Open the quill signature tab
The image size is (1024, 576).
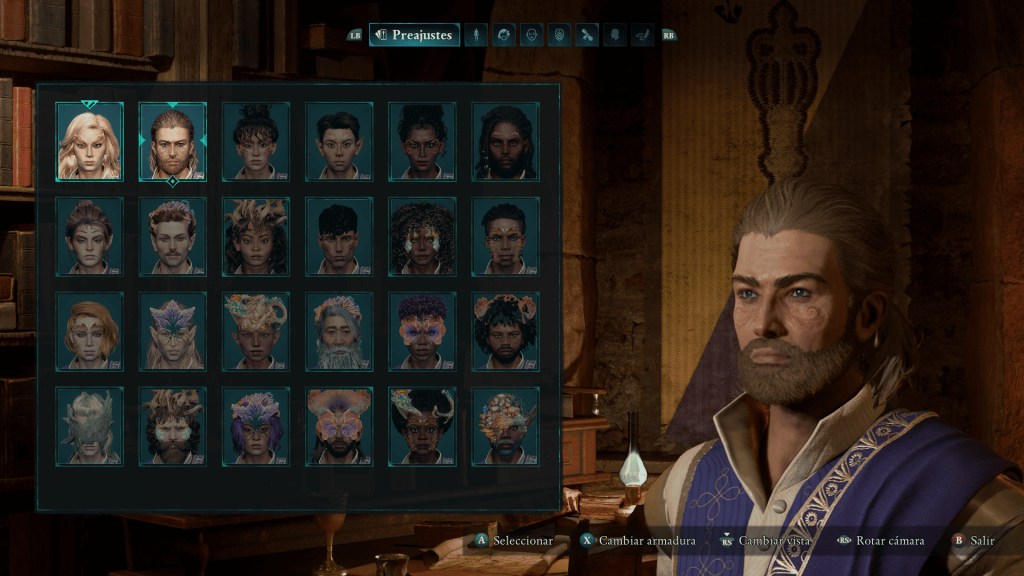click(x=643, y=35)
